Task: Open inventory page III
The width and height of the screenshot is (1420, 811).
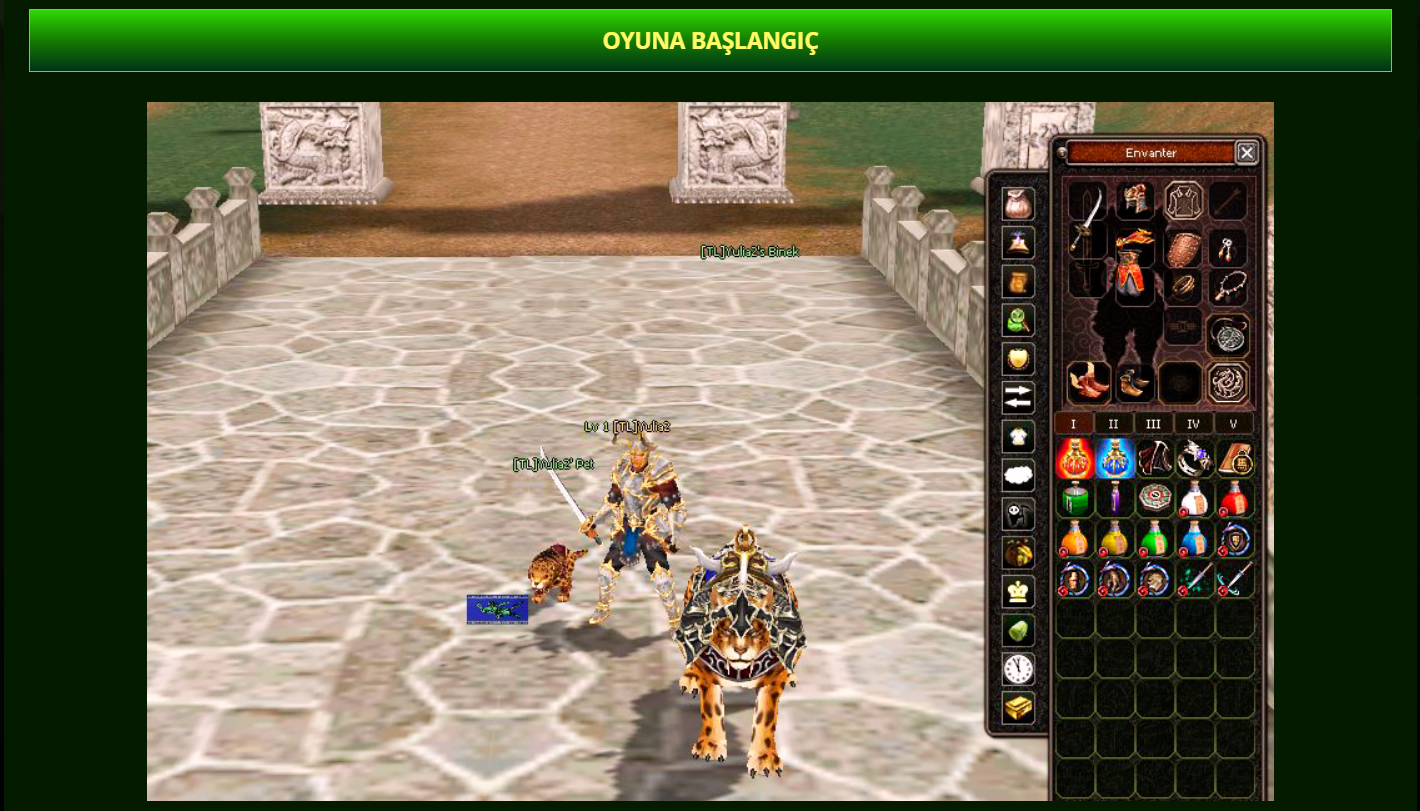Action: pos(1153,424)
